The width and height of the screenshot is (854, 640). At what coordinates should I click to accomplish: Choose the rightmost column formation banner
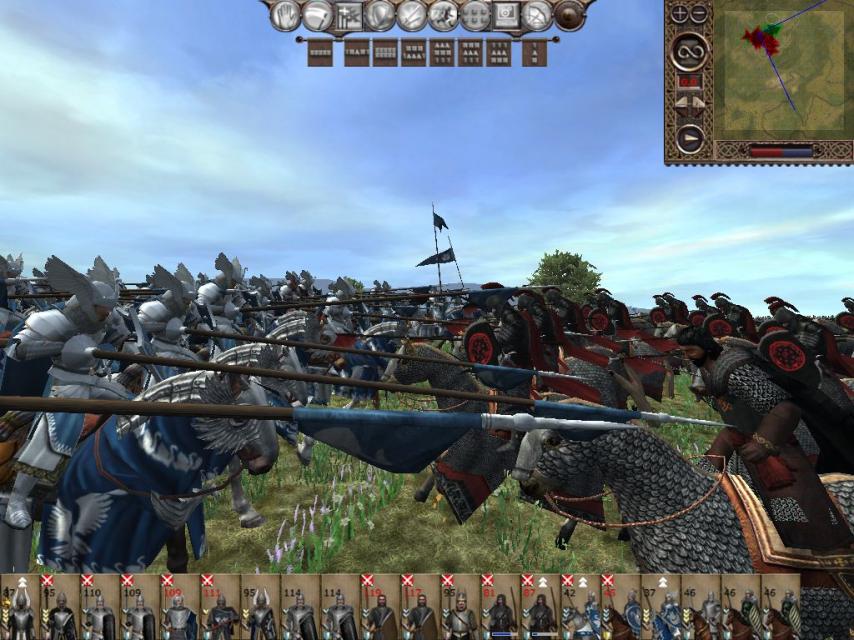tap(535, 52)
